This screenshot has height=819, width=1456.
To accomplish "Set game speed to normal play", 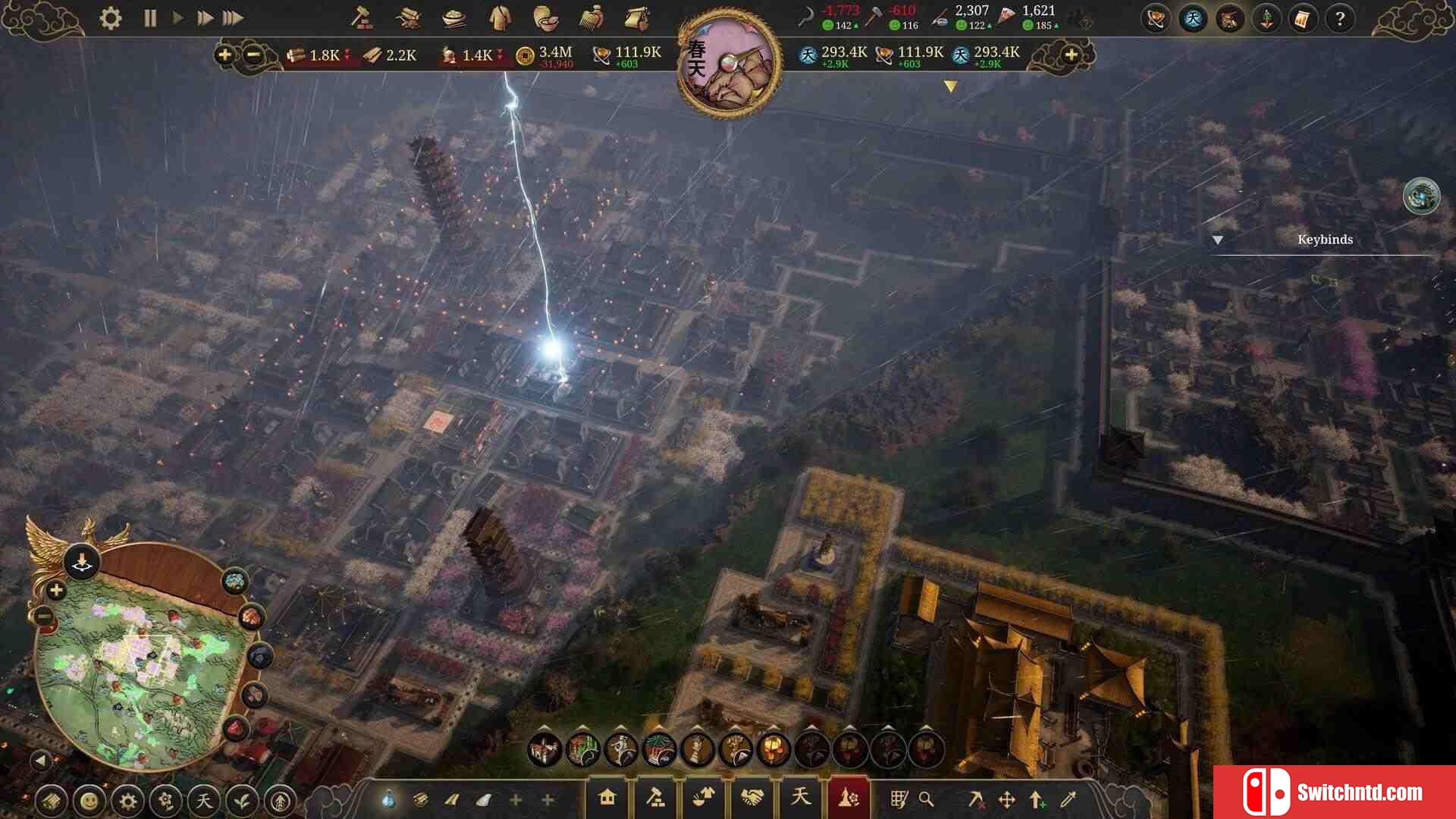I will click(x=177, y=18).
